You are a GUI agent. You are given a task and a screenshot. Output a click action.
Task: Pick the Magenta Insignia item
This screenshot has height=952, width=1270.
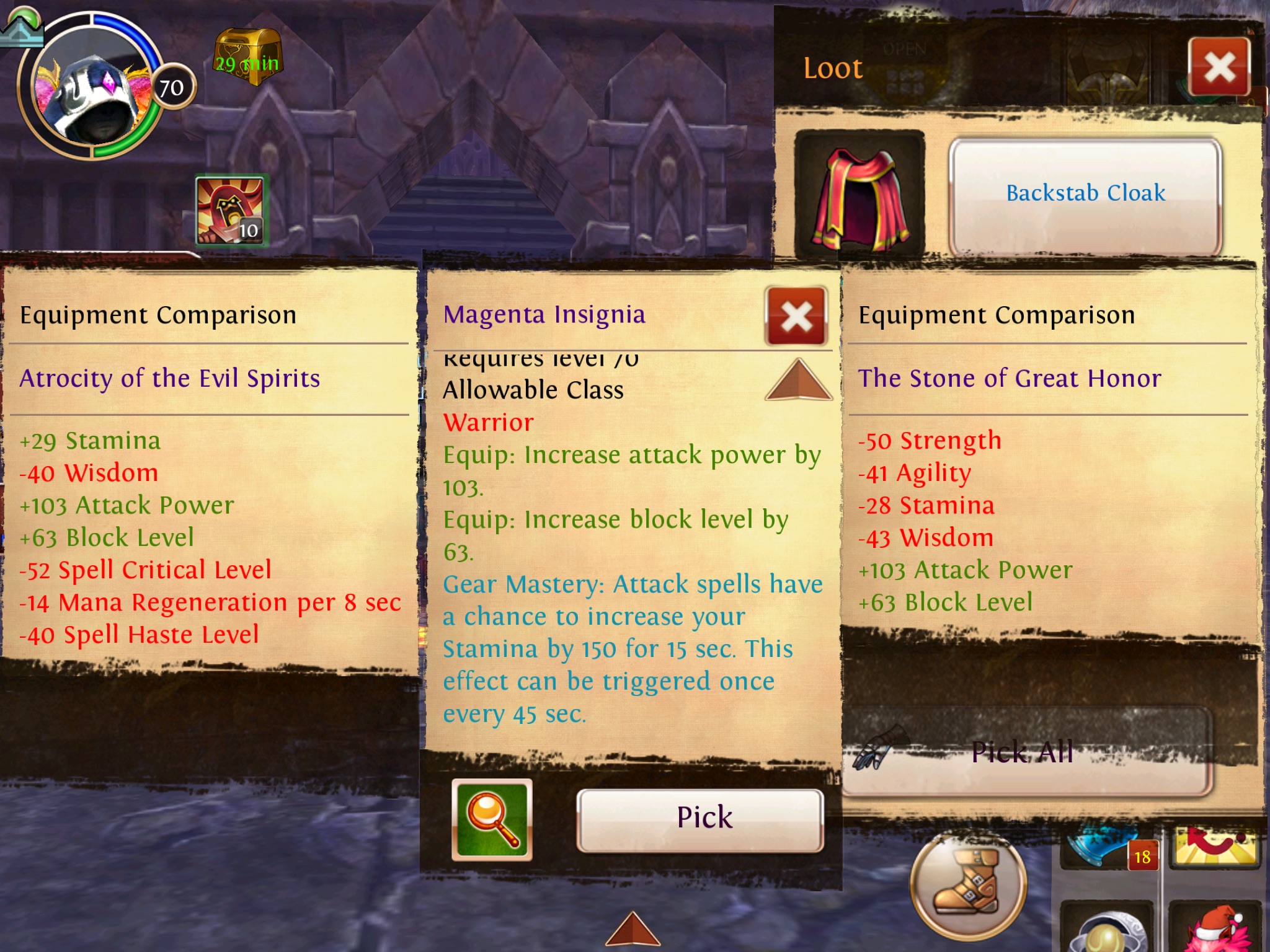[x=701, y=818]
